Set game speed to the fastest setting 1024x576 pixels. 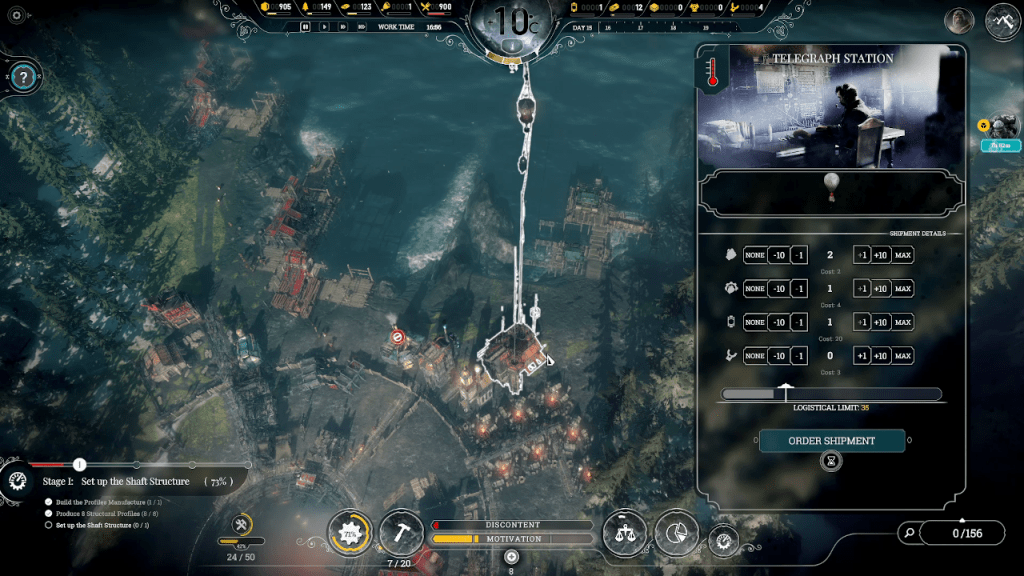pos(361,27)
